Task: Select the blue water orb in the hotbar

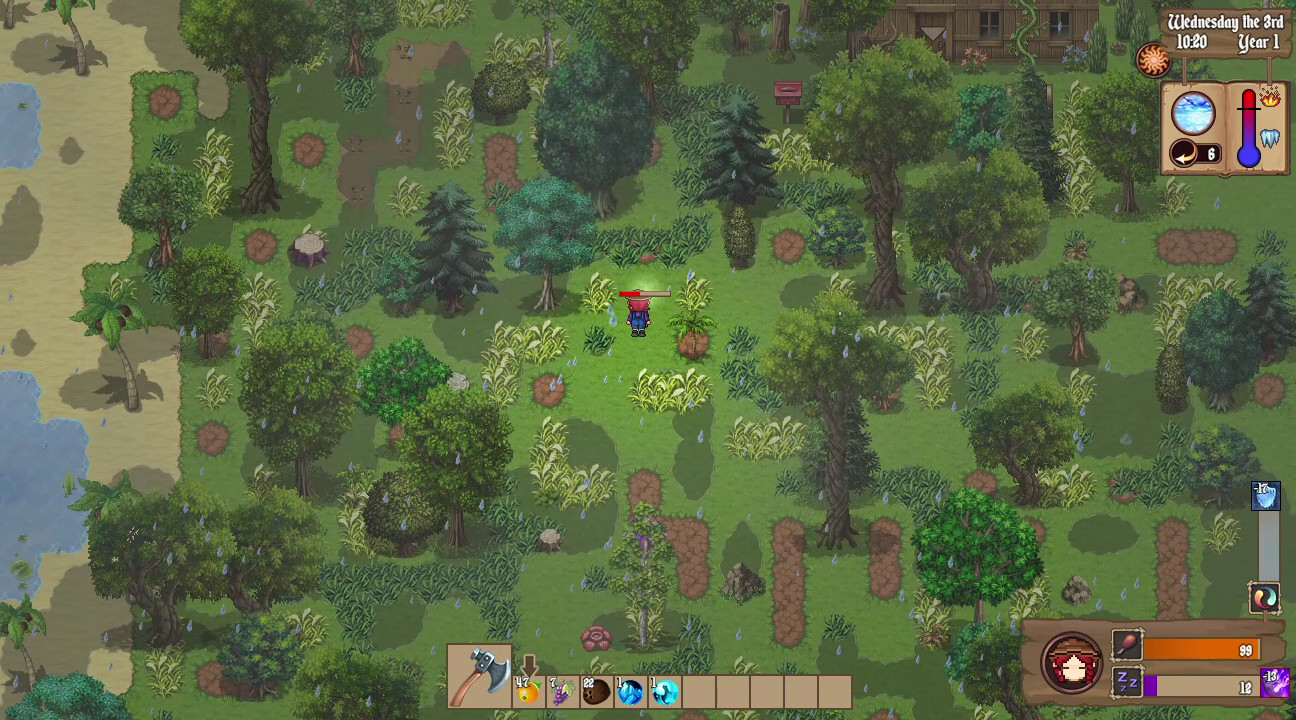Action: [x=664, y=690]
